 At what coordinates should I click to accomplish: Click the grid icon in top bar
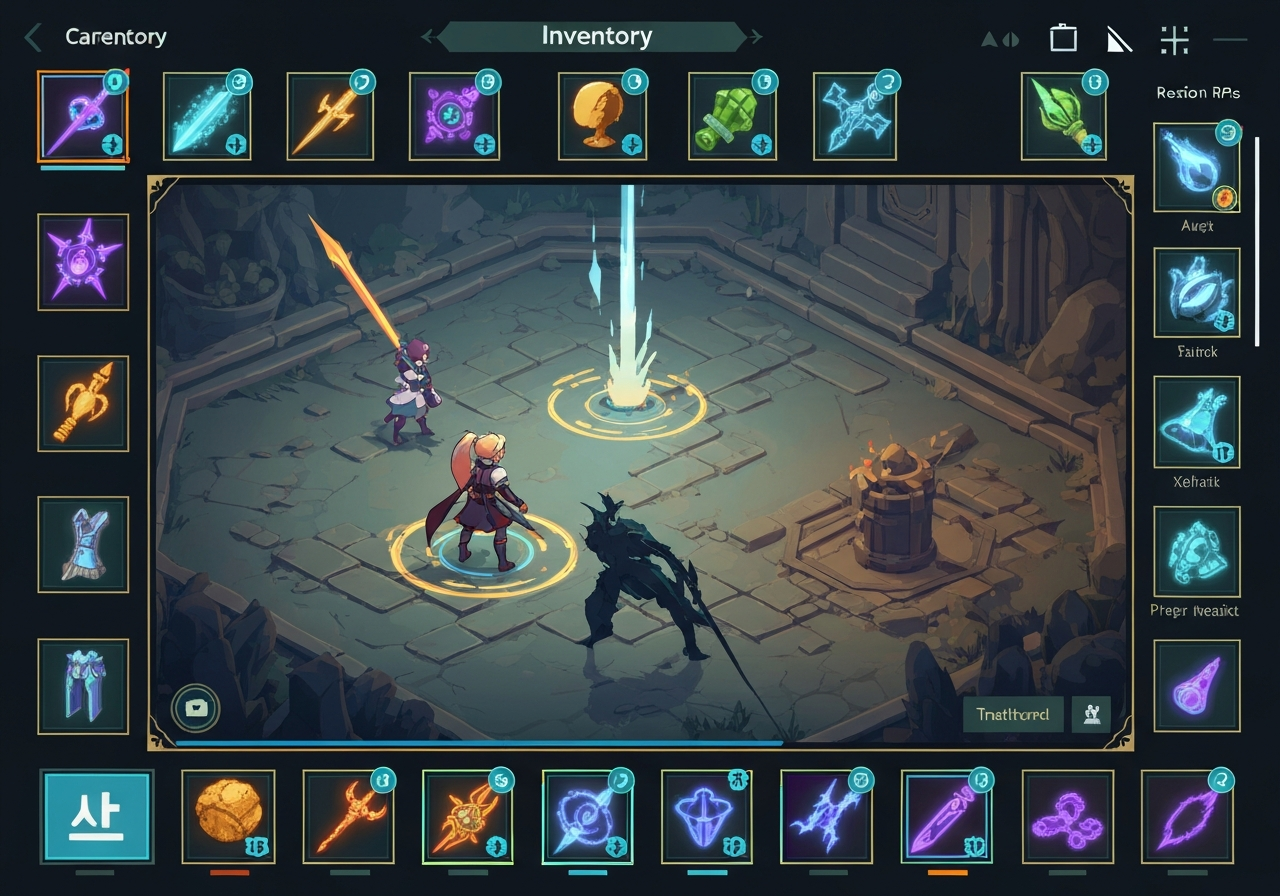1174,40
